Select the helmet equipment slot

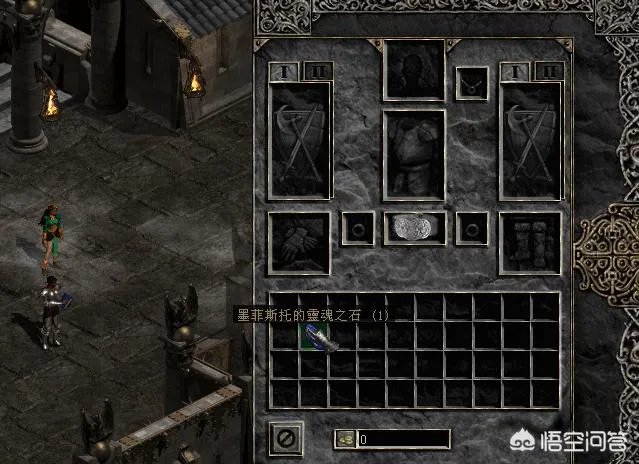pyautogui.click(x=414, y=70)
